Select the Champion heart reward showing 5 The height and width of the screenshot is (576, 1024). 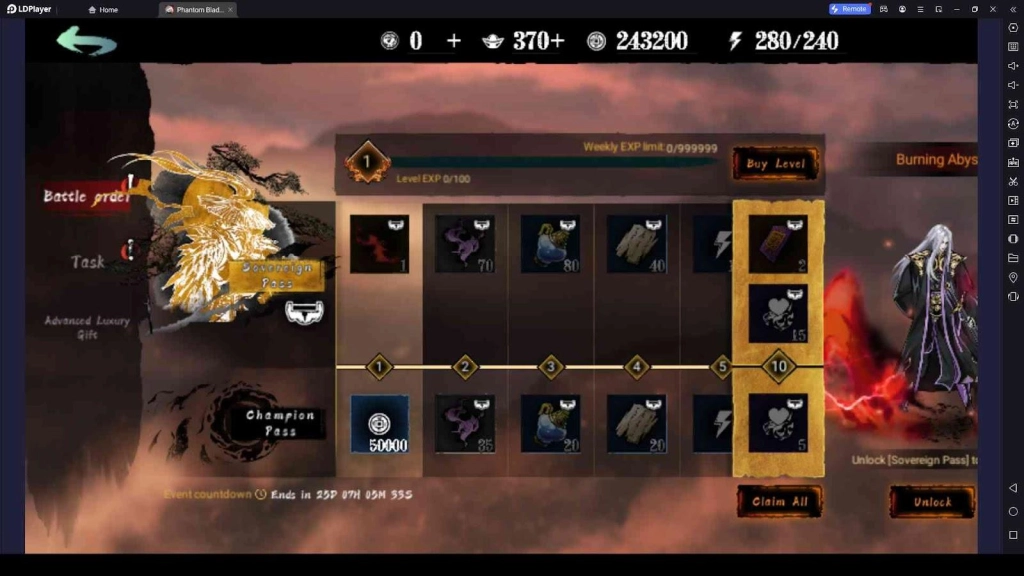[x=778, y=424]
